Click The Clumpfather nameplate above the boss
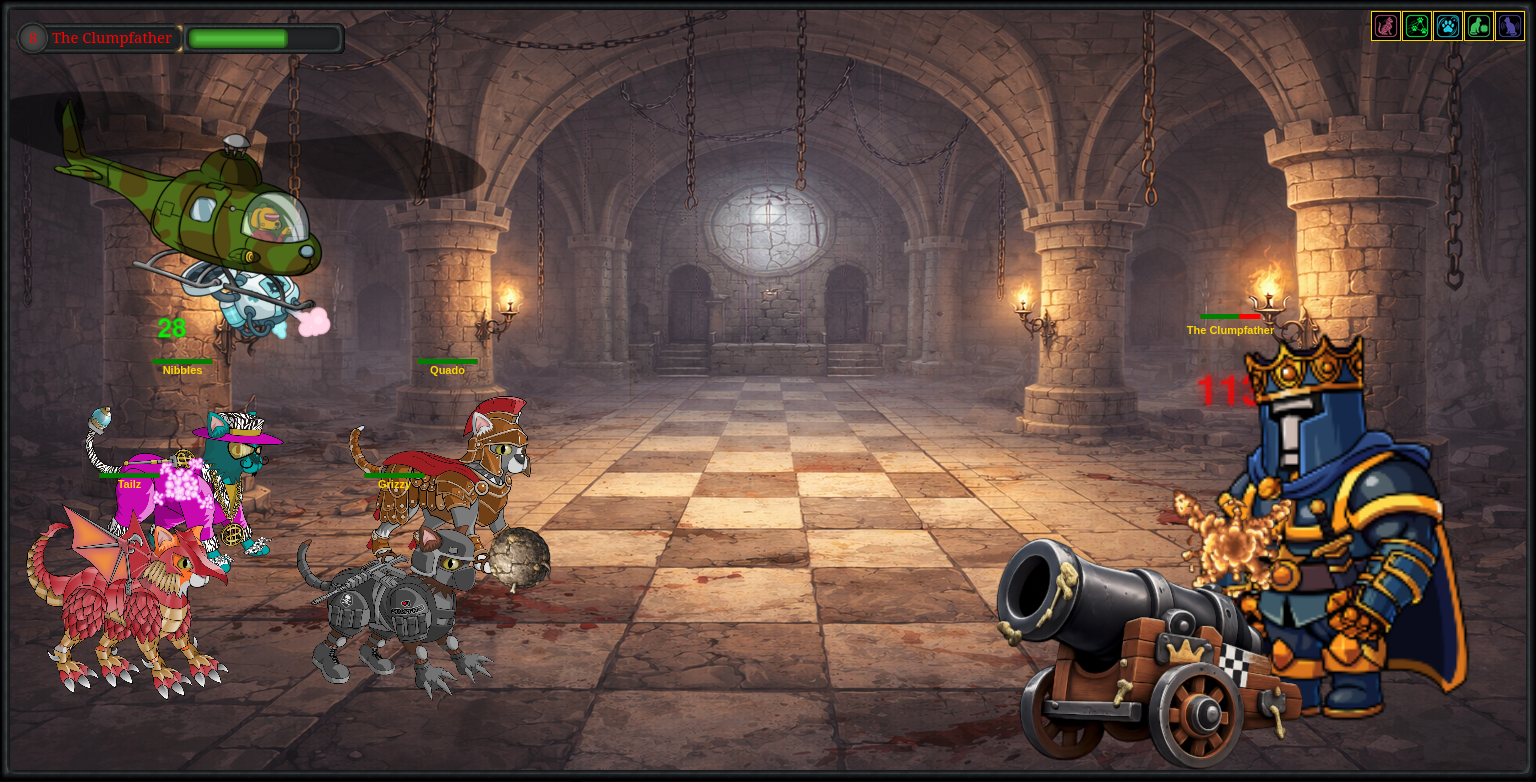 (x=1230, y=330)
